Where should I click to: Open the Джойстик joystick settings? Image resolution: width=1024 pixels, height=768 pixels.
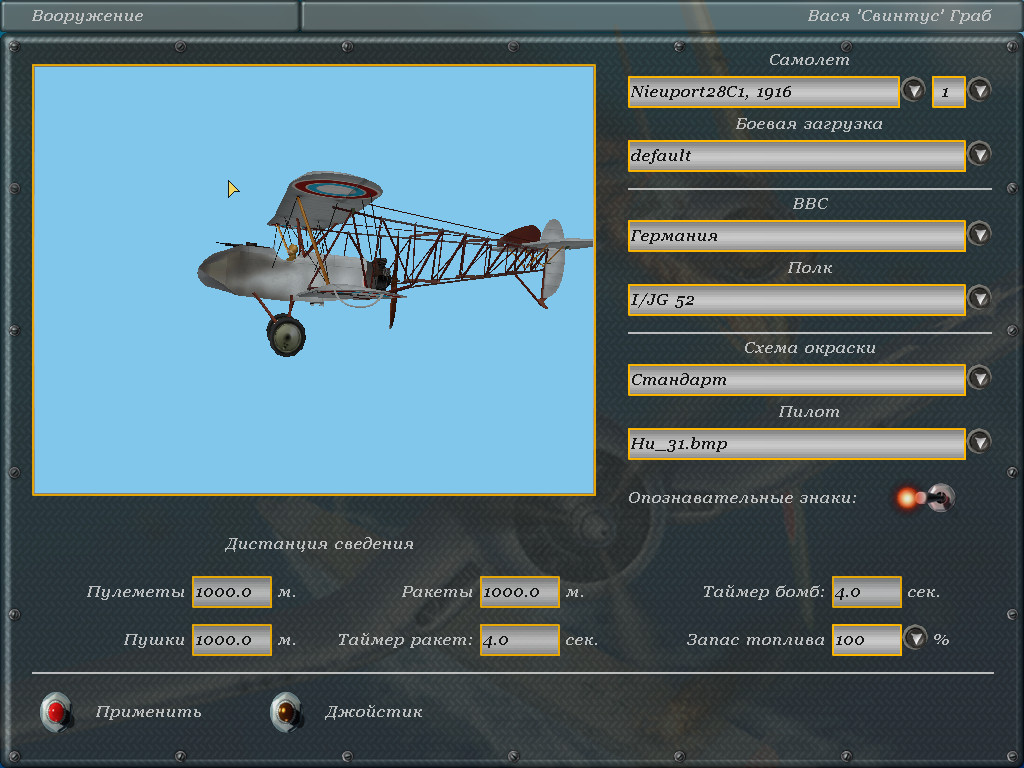287,712
